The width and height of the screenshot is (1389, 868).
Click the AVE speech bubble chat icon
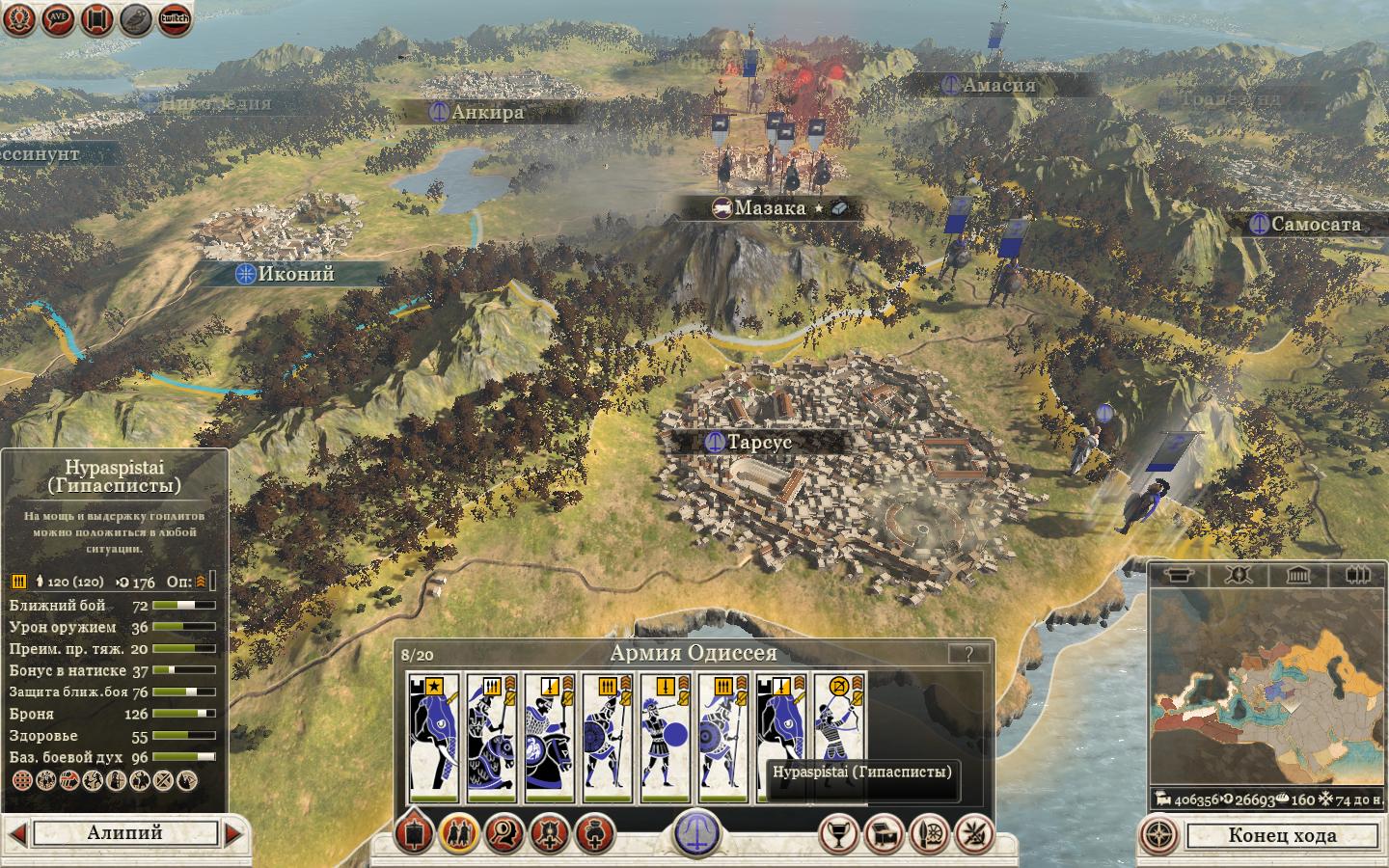click(57, 18)
